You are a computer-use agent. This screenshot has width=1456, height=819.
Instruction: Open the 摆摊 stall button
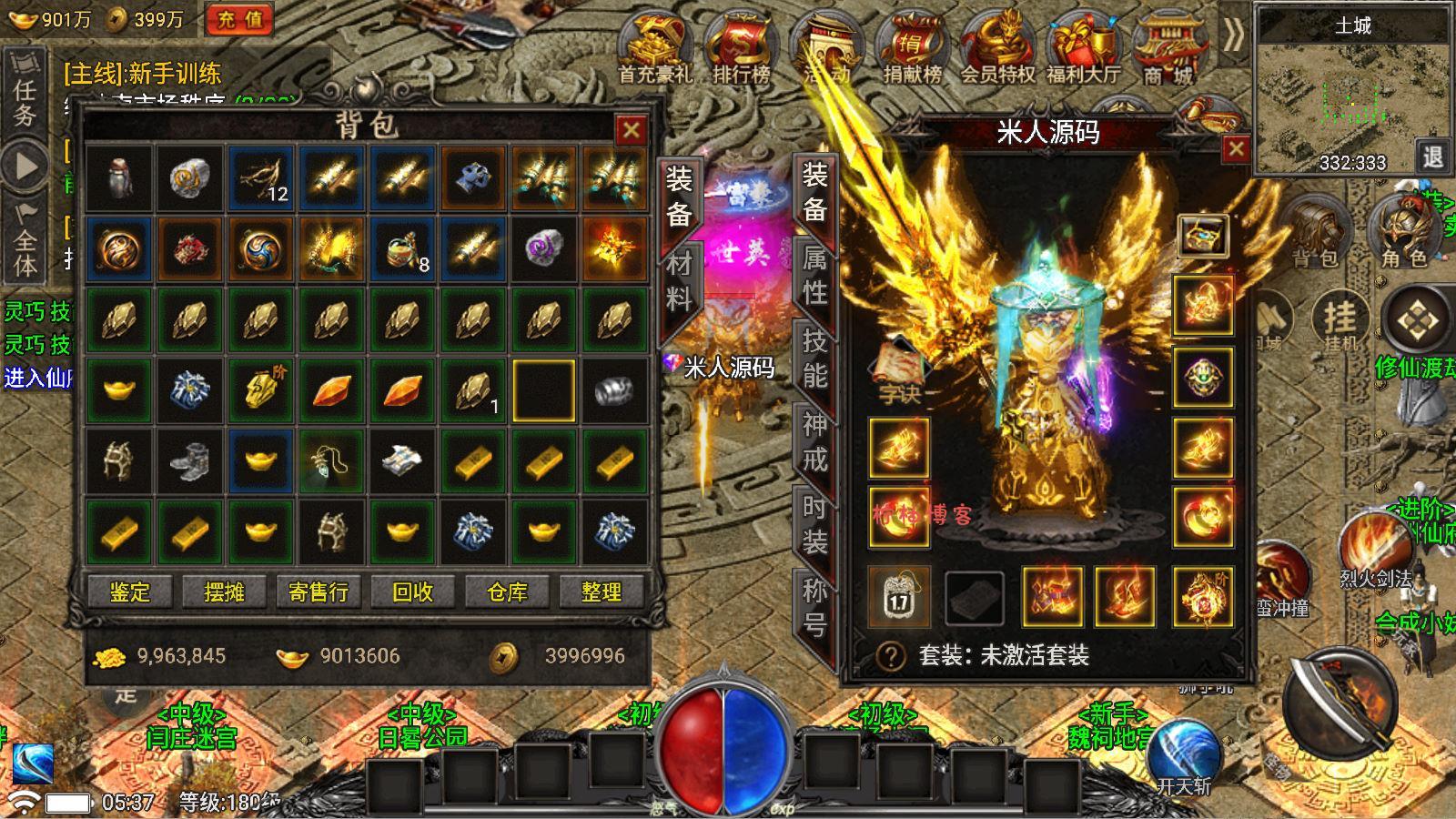pyautogui.click(x=224, y=592)
